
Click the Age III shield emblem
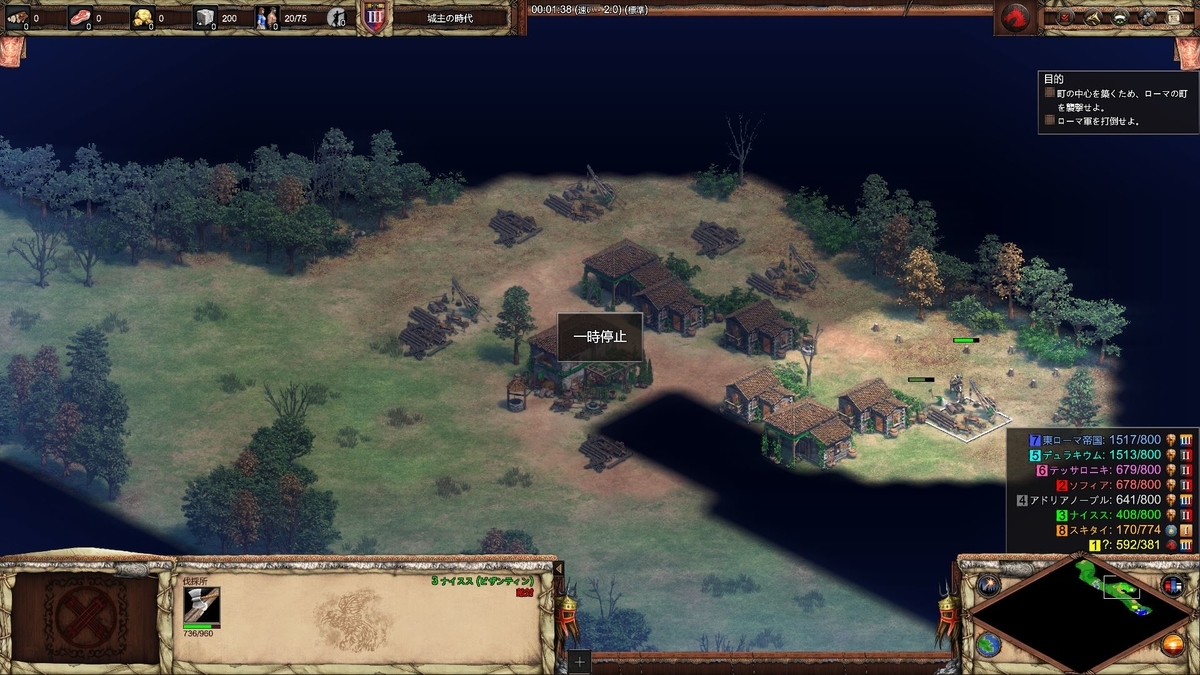(374, 18)
